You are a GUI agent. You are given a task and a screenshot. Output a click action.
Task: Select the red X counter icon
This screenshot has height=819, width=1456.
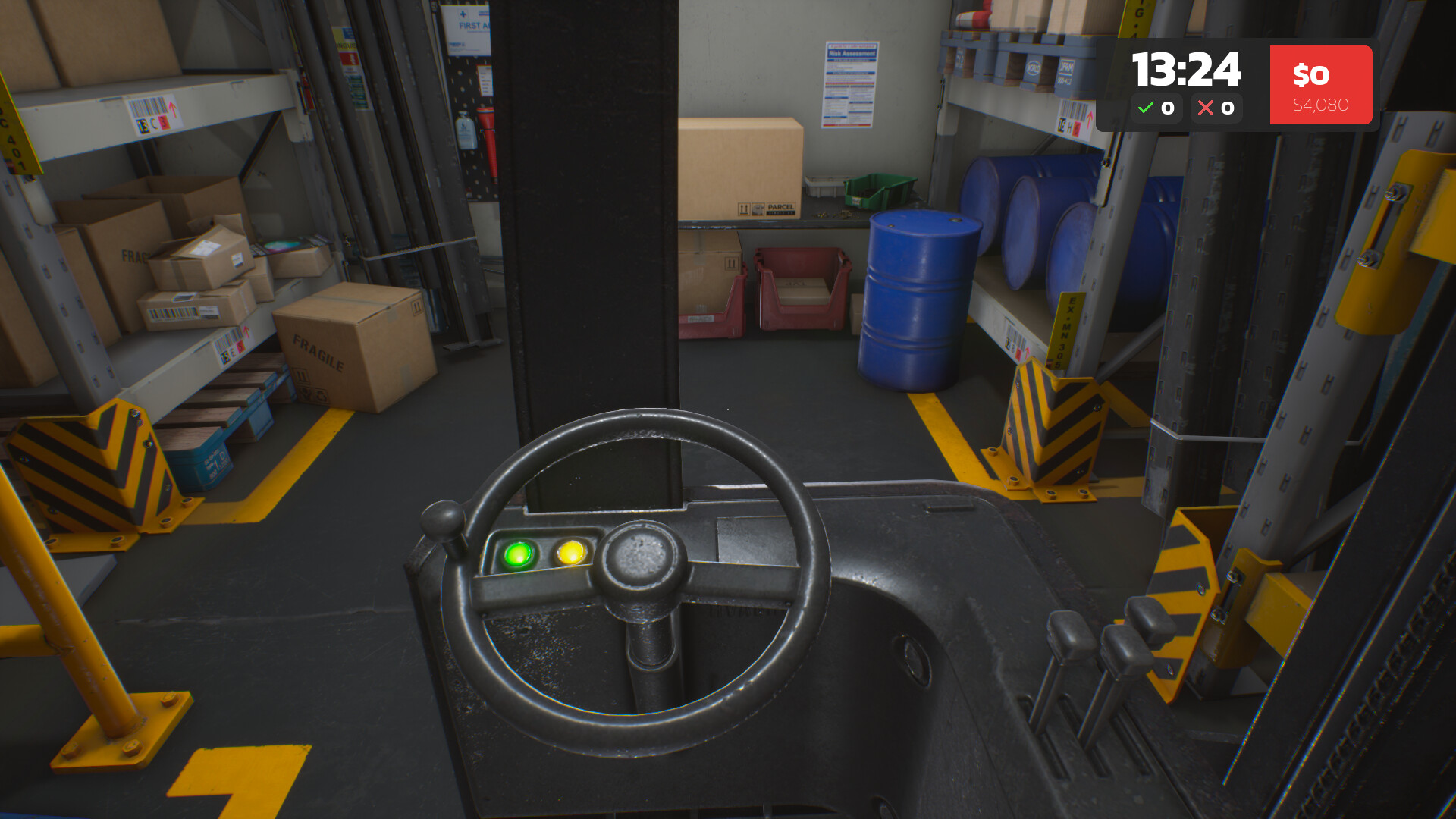pyautogui.click(x=1207, y=107)
